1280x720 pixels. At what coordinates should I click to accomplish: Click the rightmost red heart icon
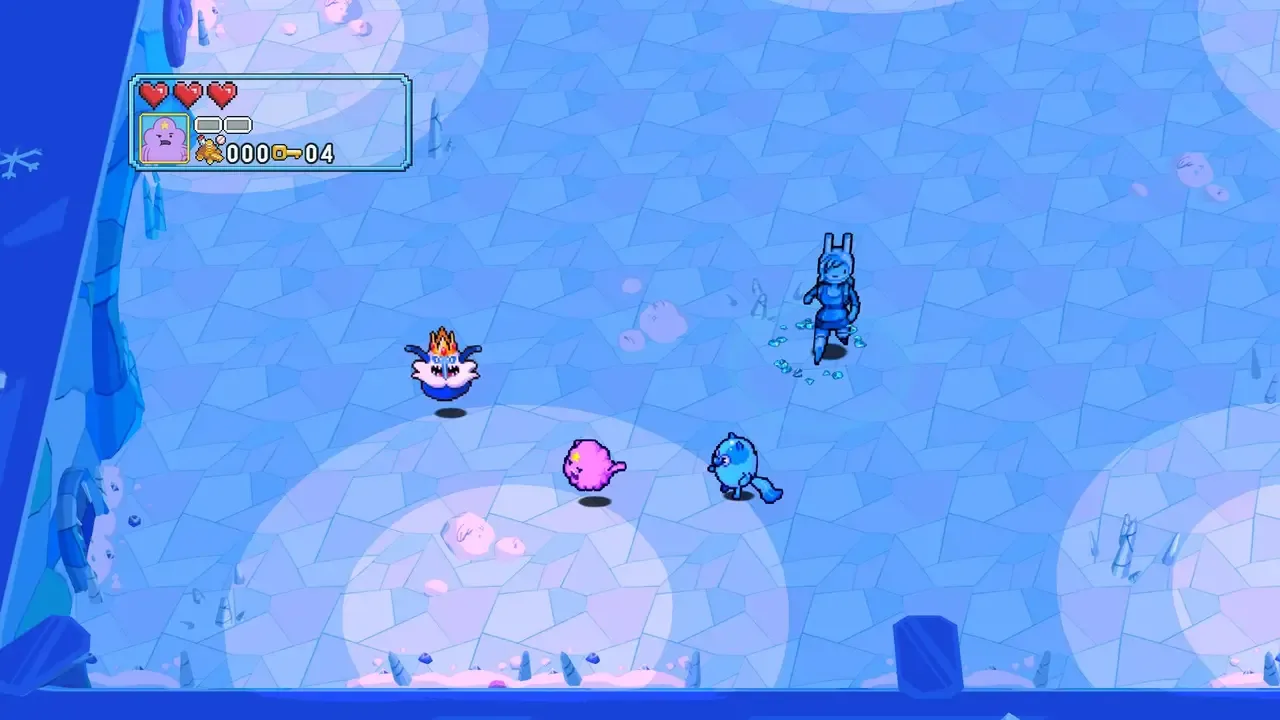tap(220, 95)
